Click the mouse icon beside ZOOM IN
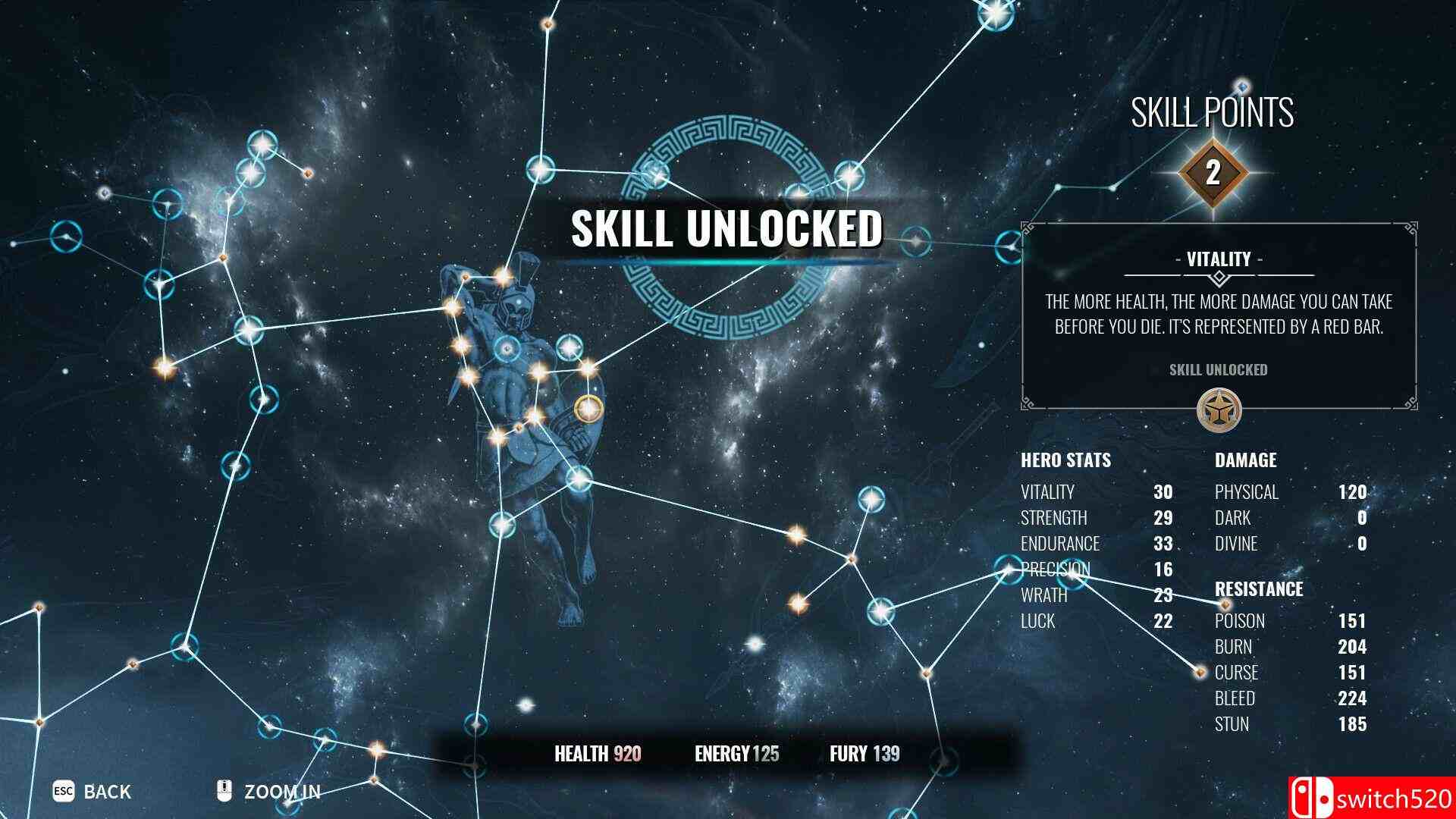This screenshot has height=819, width=1456. click(223, 791)
